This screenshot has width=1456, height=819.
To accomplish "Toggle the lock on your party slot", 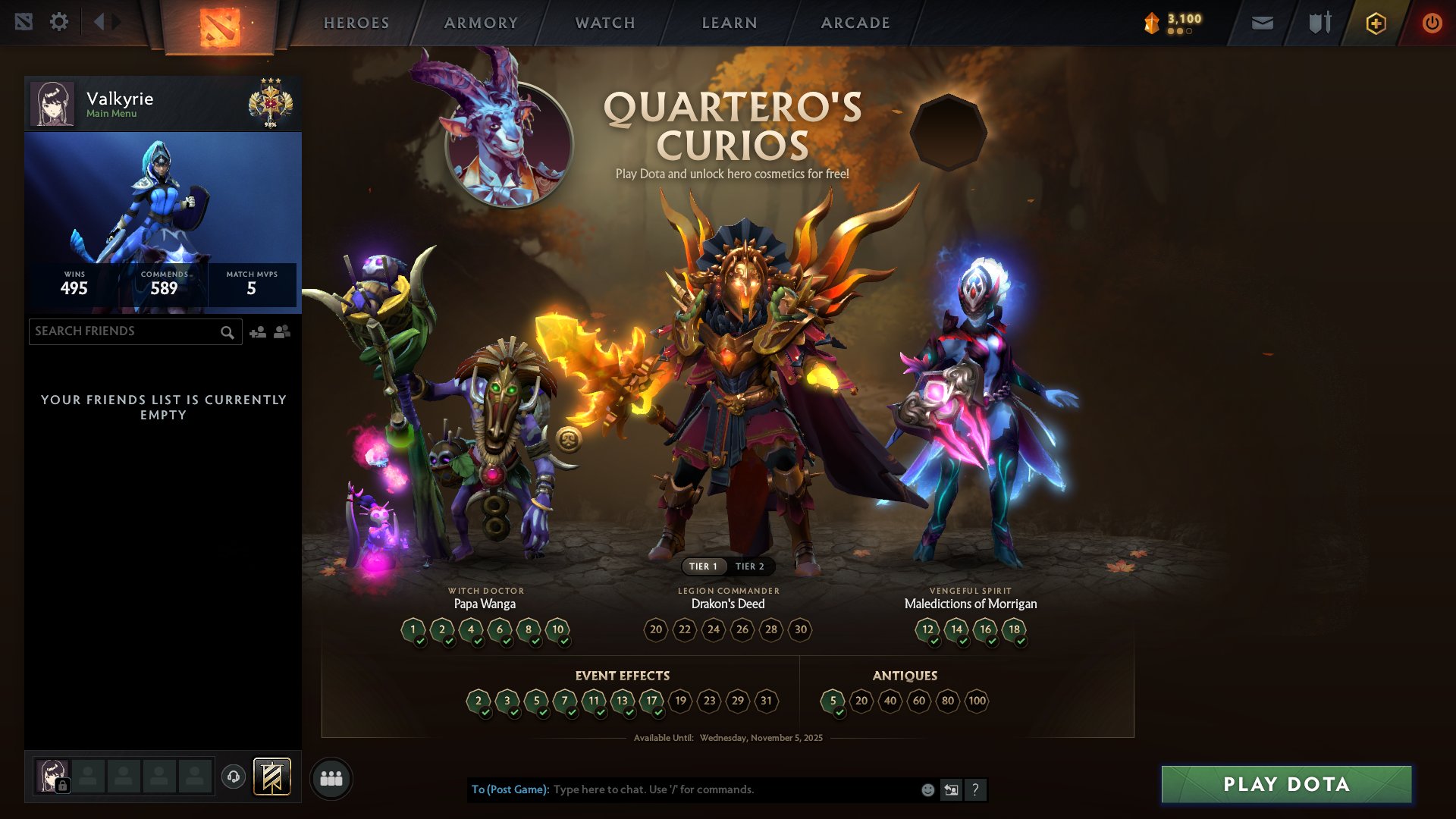I will pyautogui.click(x=63, y=786).
